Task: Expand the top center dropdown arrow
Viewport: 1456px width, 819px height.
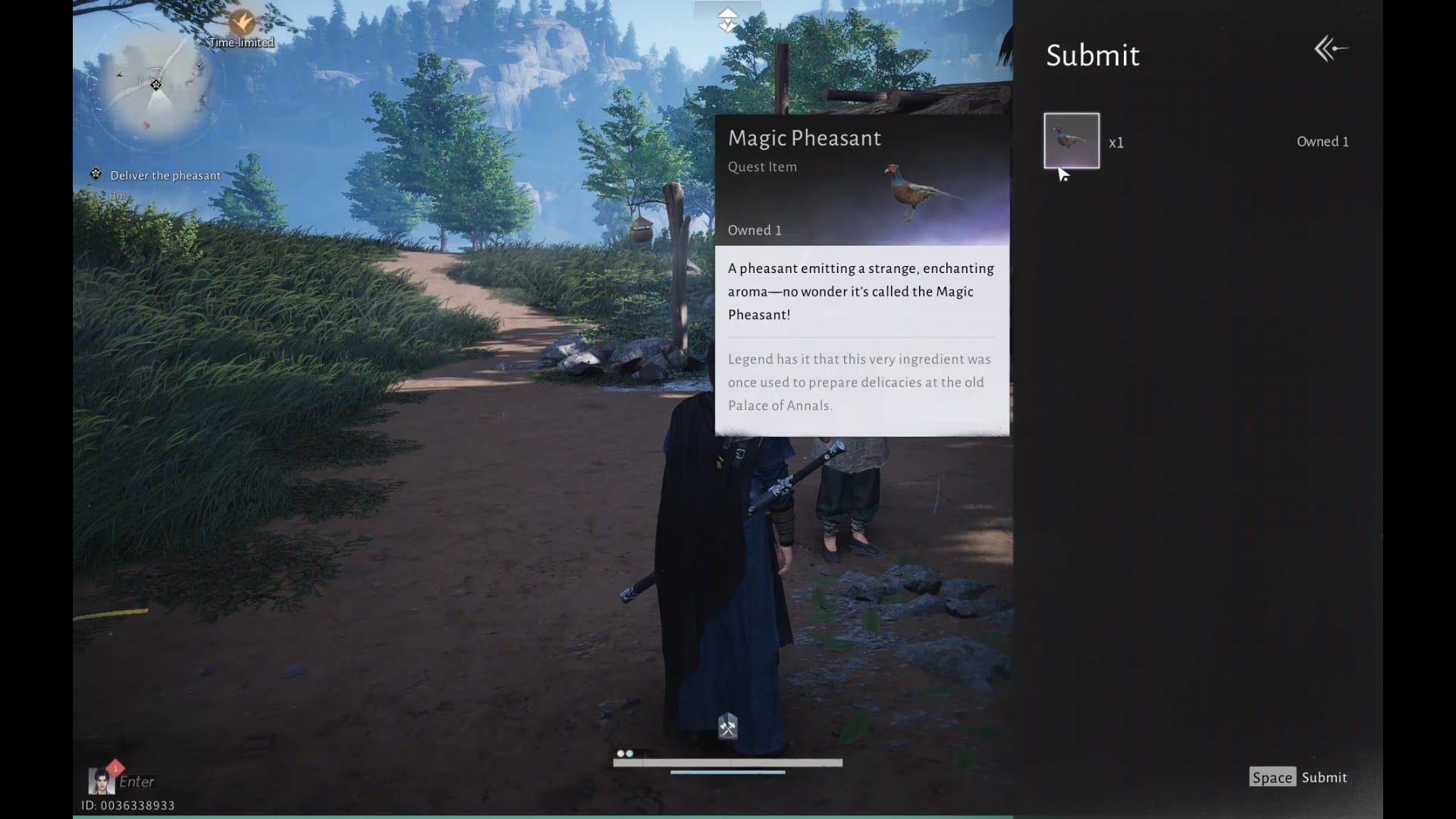Action: click(x=727, y=20)
